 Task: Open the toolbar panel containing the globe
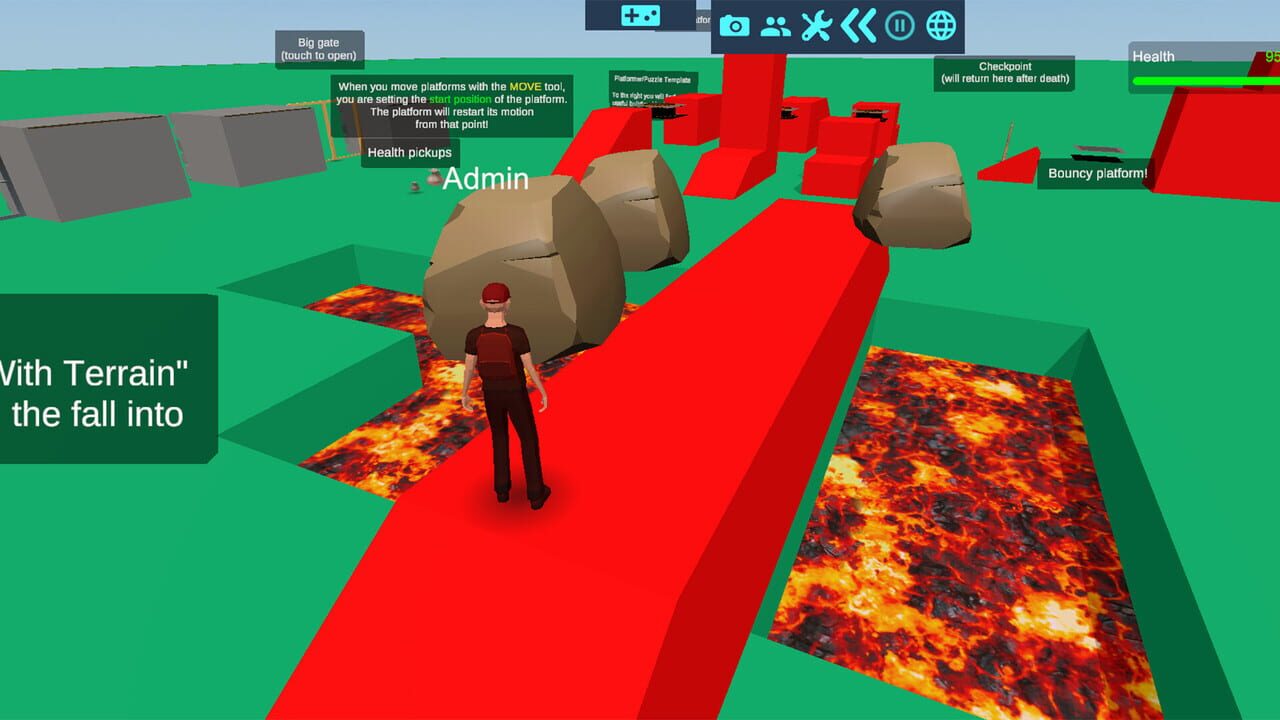(x=836, y=27)
